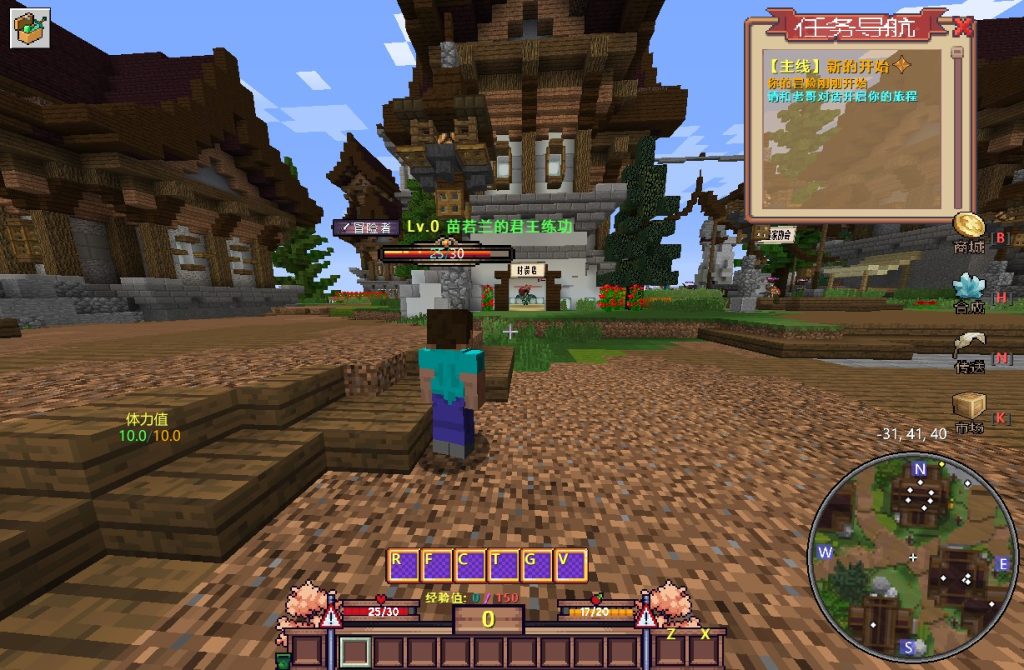
Task: Open the 商城 gold coin shop
Action: coord(968,228)
